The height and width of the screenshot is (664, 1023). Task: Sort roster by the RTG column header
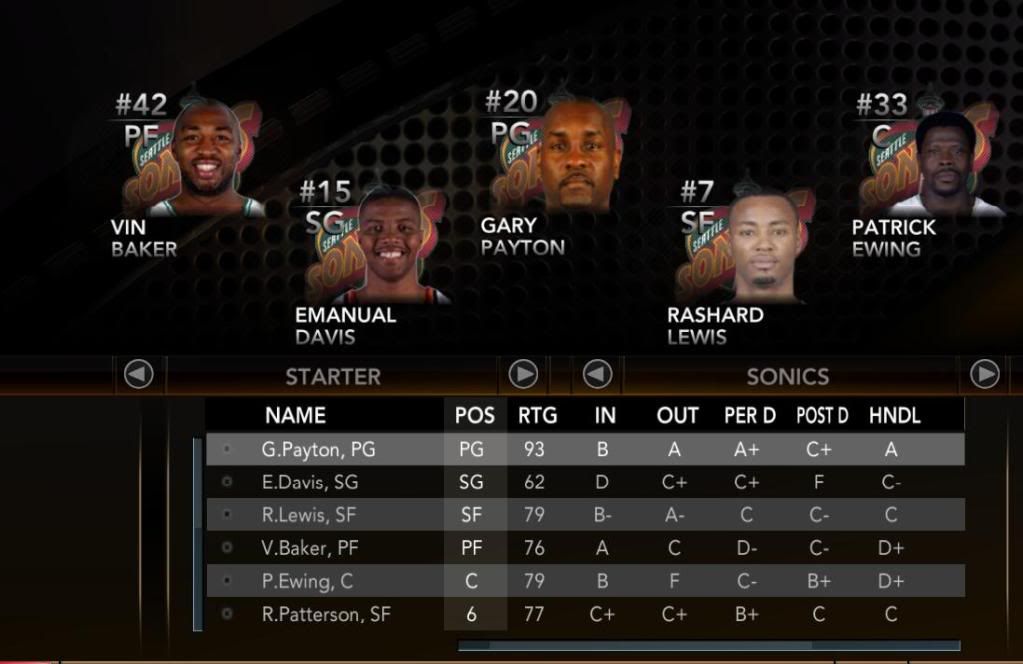click(537, 415)
